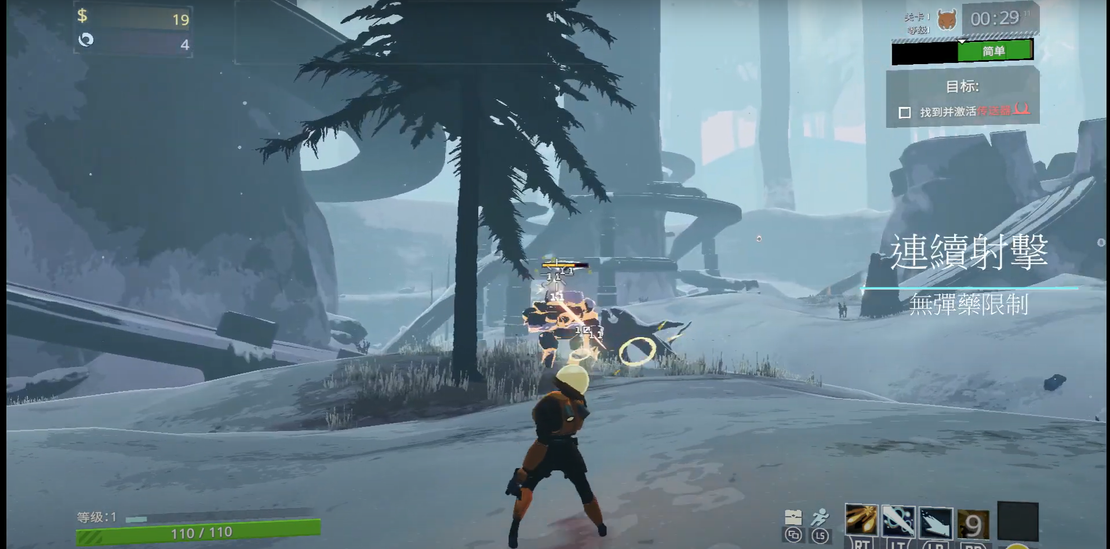
Task: Click the green 简单 difficulty bar
Action: pos(994,51)
